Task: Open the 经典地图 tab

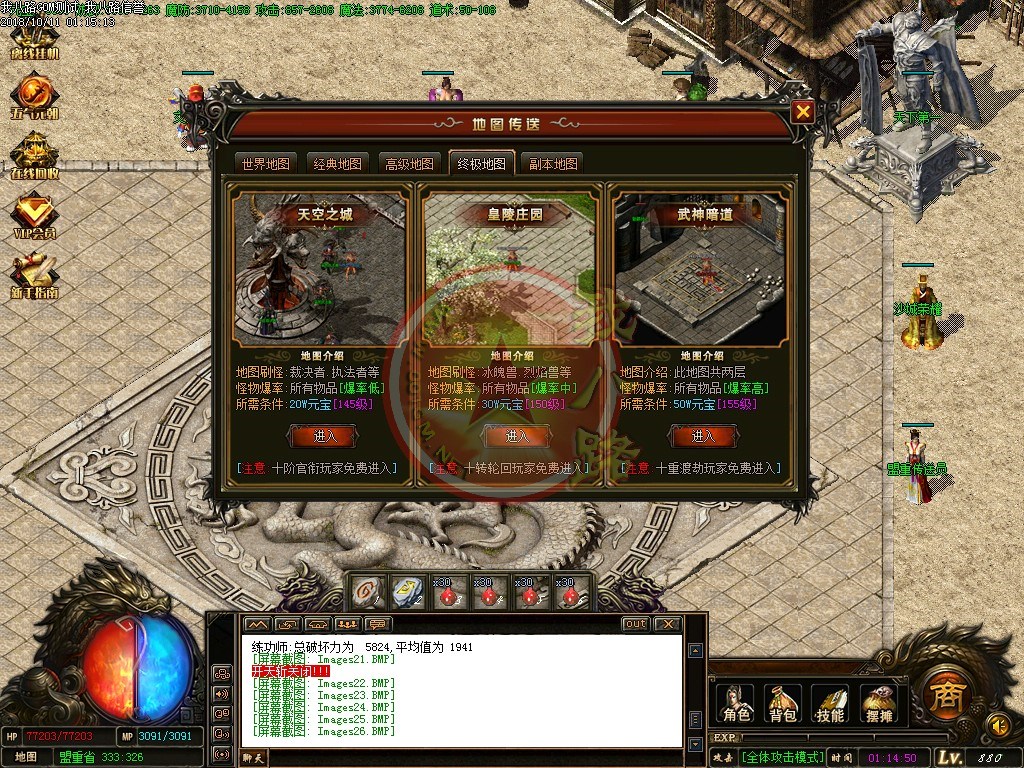Action: [337, 163]
